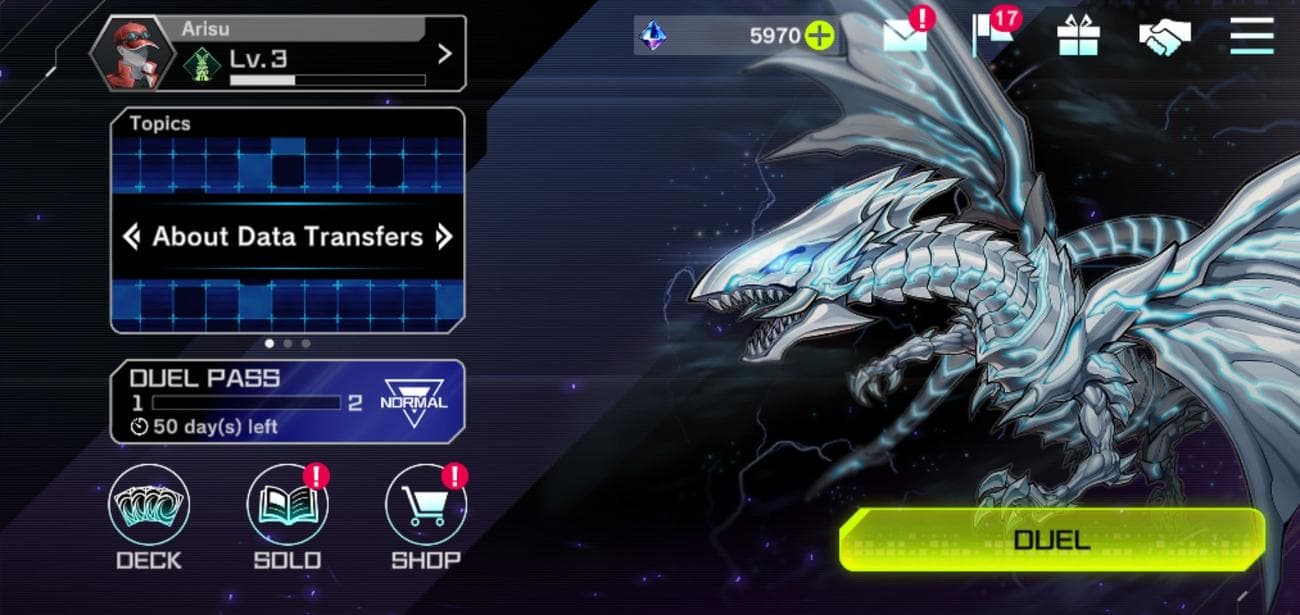The height and width of the screenshot is (615, 1300).
Task: Open the mail inbox envelope icon
Action: [904, 37]
